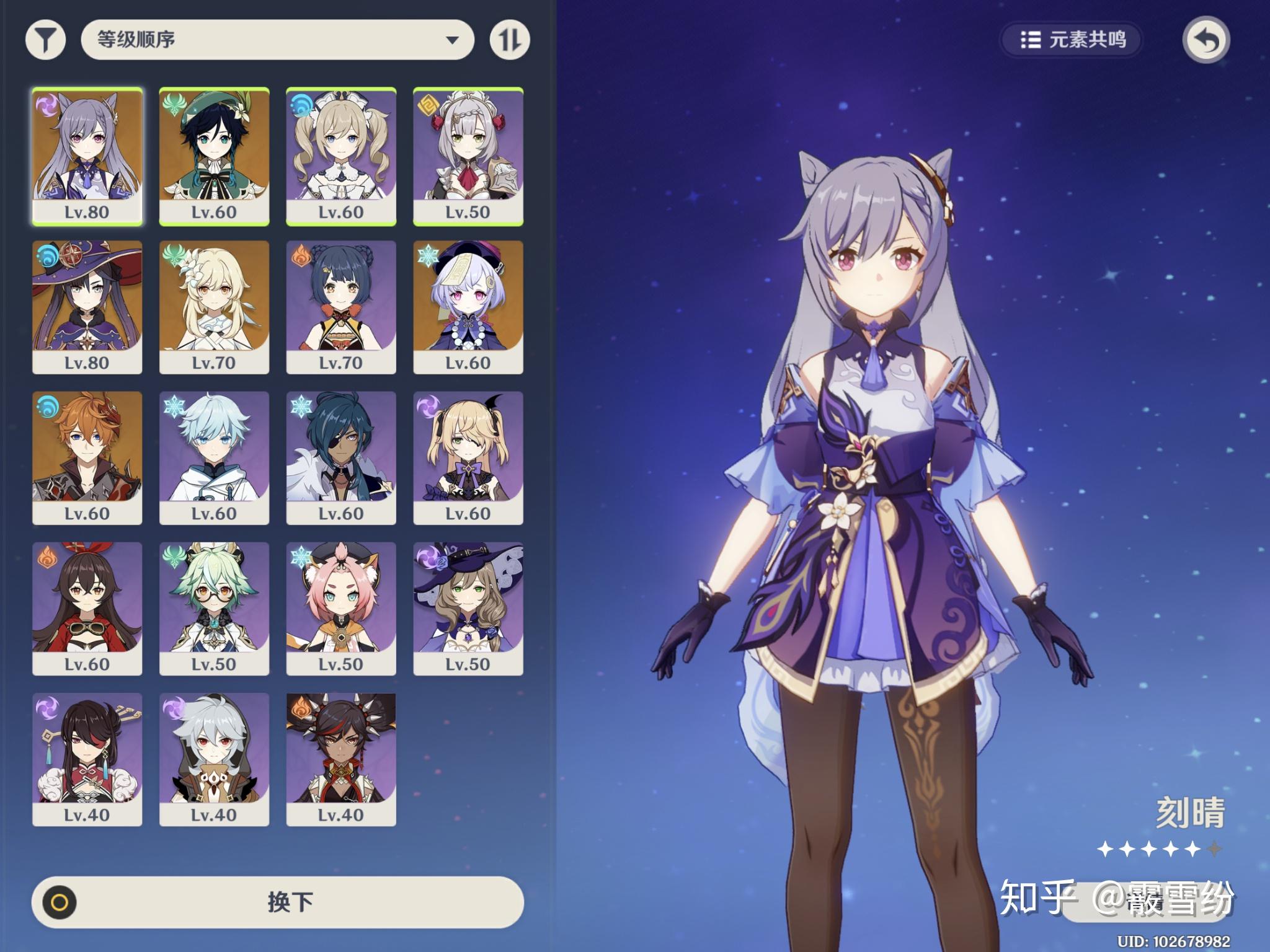Select Barbara's portrait card
This screenshot has width=1270, height=952.
(341, 156)
